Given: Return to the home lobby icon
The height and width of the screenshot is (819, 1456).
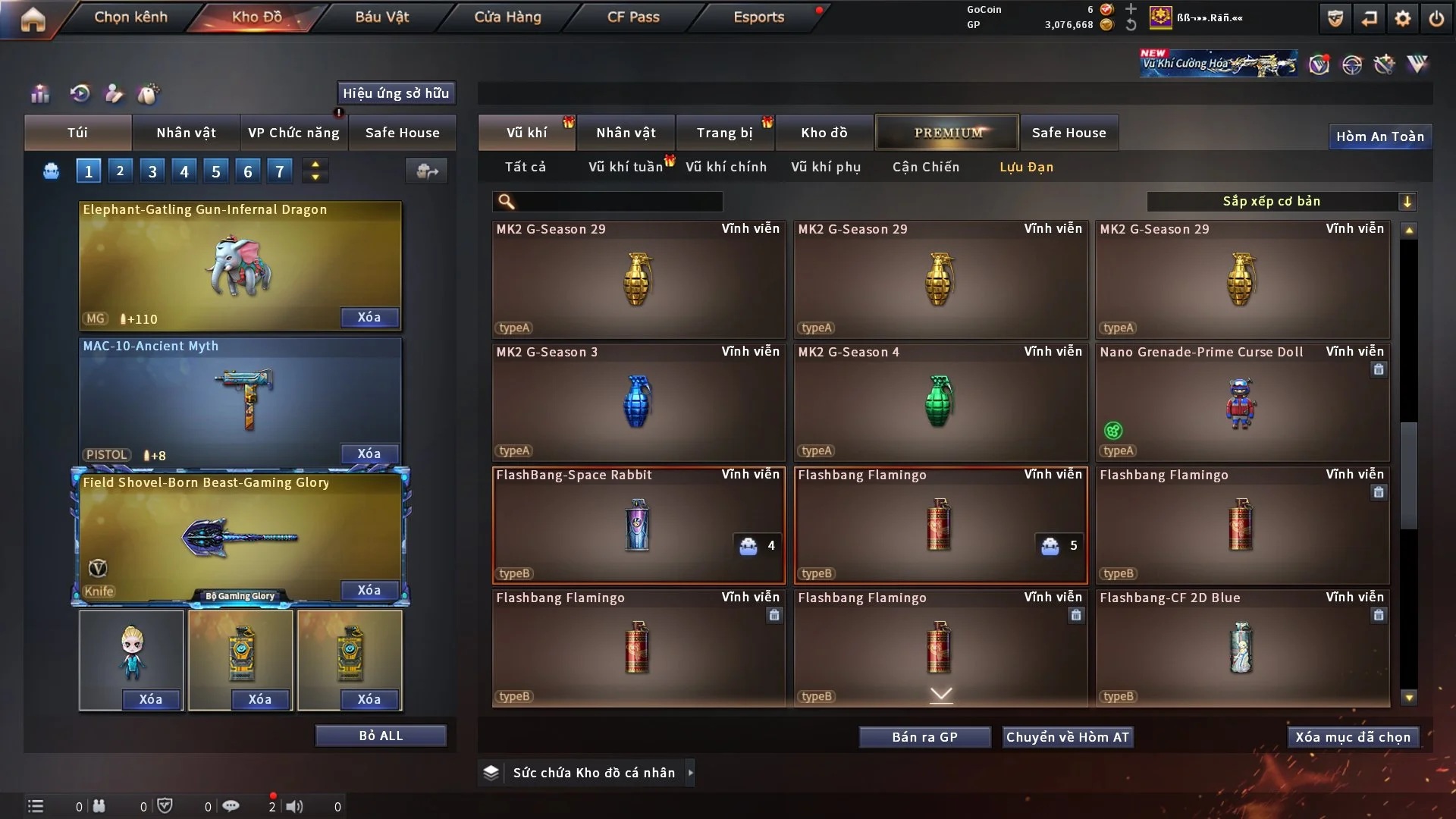Looking at the screenshot, I should [33, 19].
